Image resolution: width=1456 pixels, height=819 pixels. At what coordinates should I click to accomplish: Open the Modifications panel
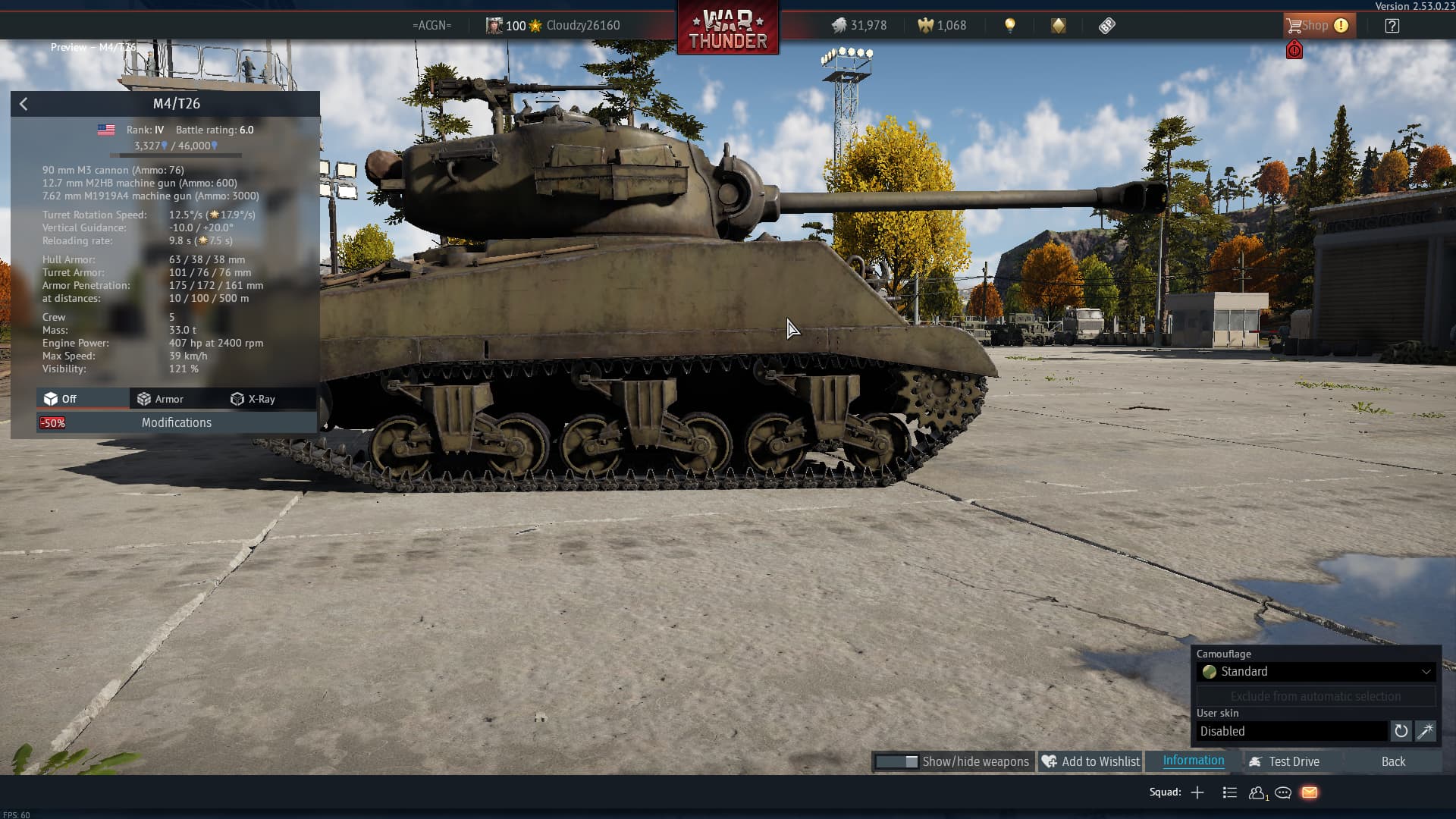pyautogui.click(x=177, y=423)
